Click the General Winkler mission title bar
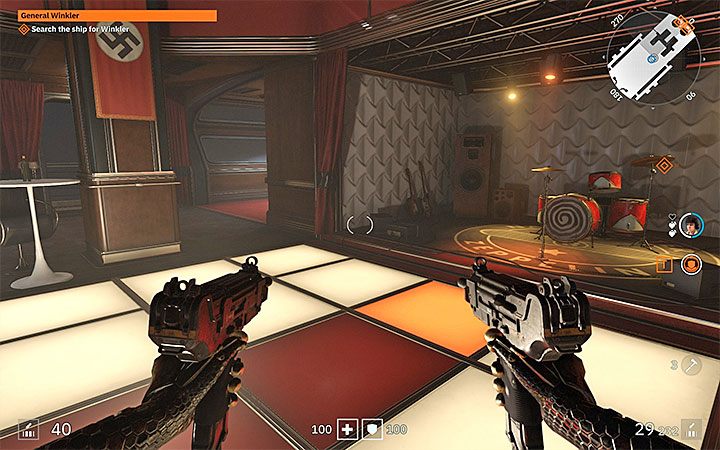 point(117,16)
